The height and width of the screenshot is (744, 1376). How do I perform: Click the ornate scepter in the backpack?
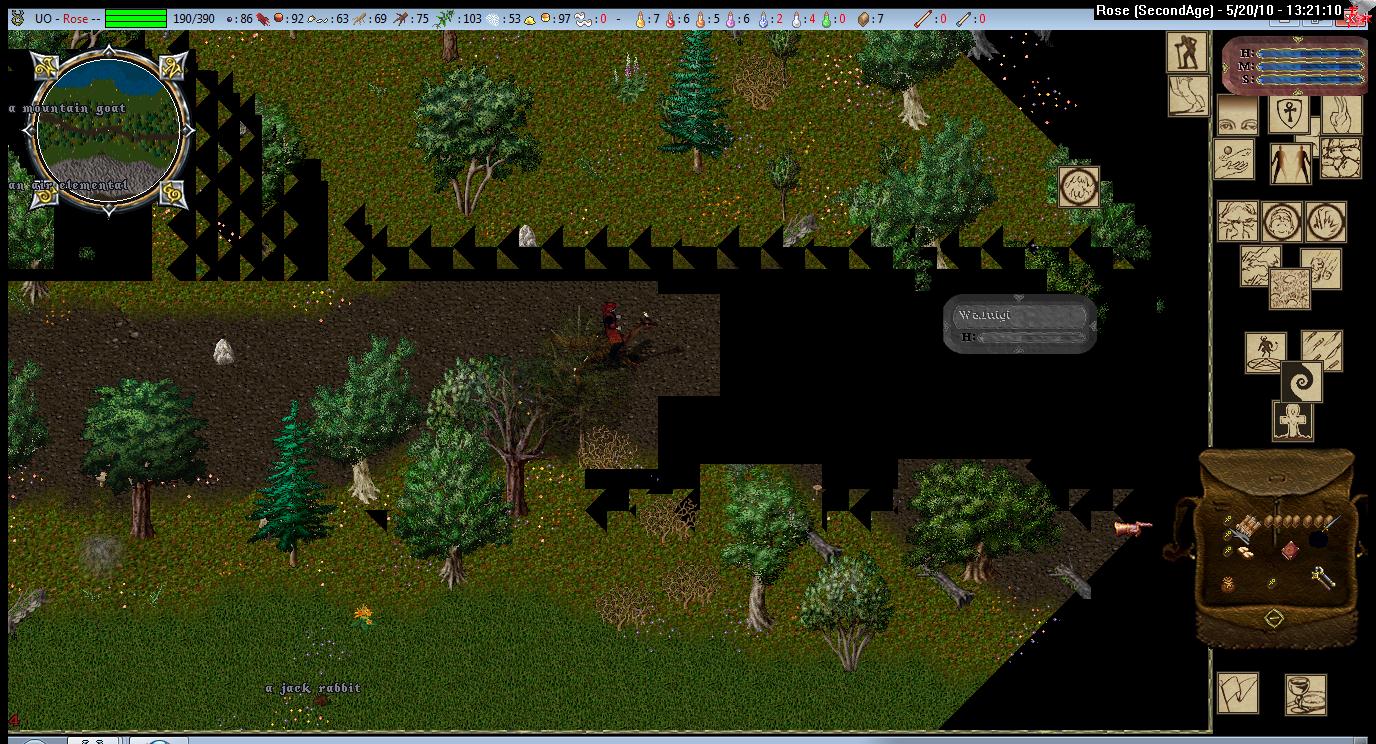pos(1323,577)
